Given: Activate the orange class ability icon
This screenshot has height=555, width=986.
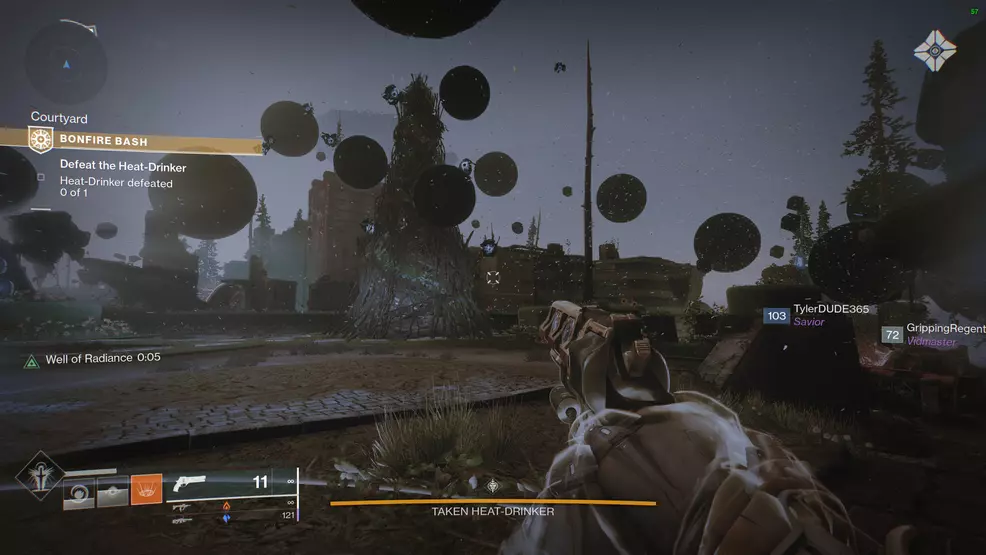Looking at the screenshot, I should tap(146, 489).
